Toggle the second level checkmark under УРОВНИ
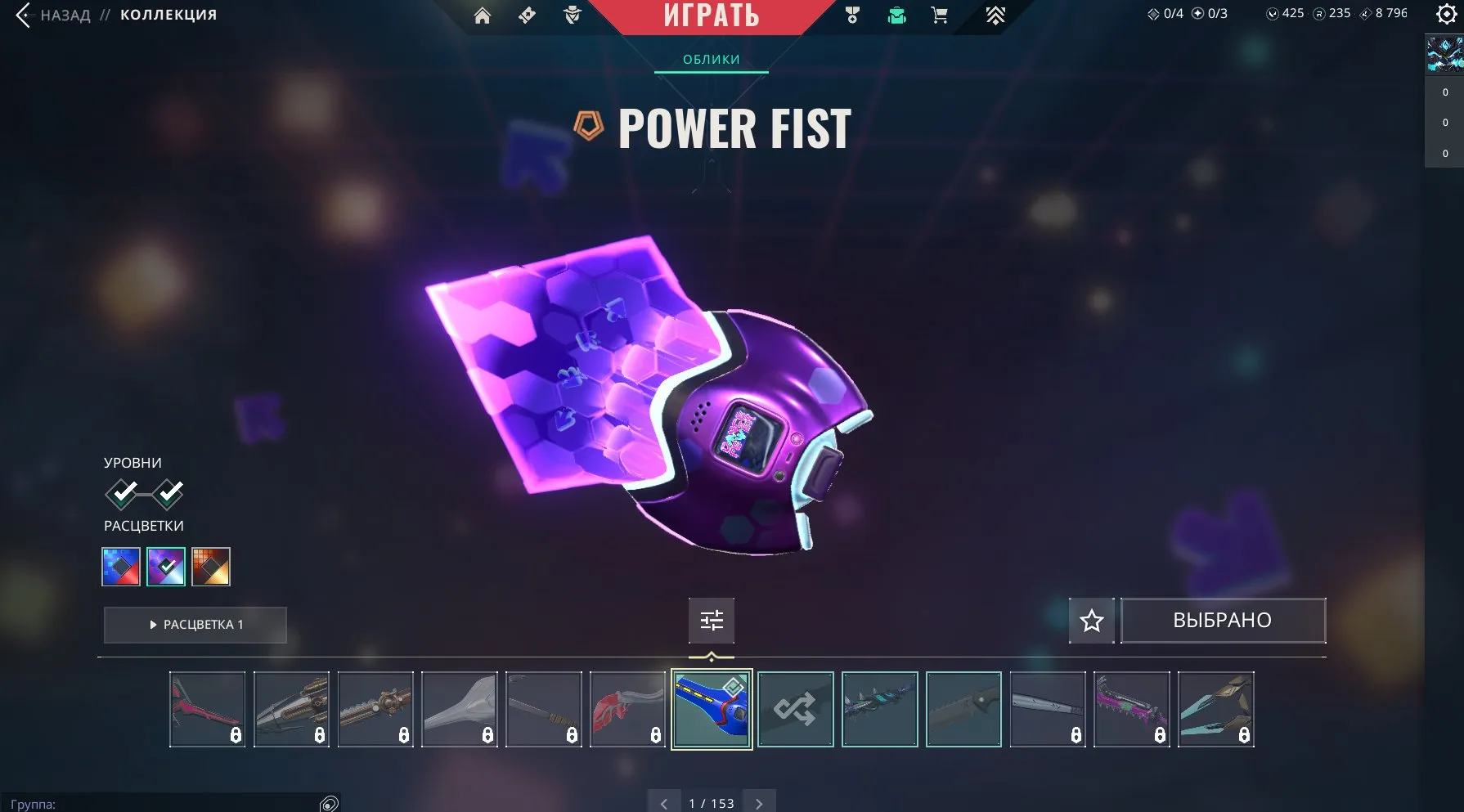The image size is (1464, 812). click(168, 492)
